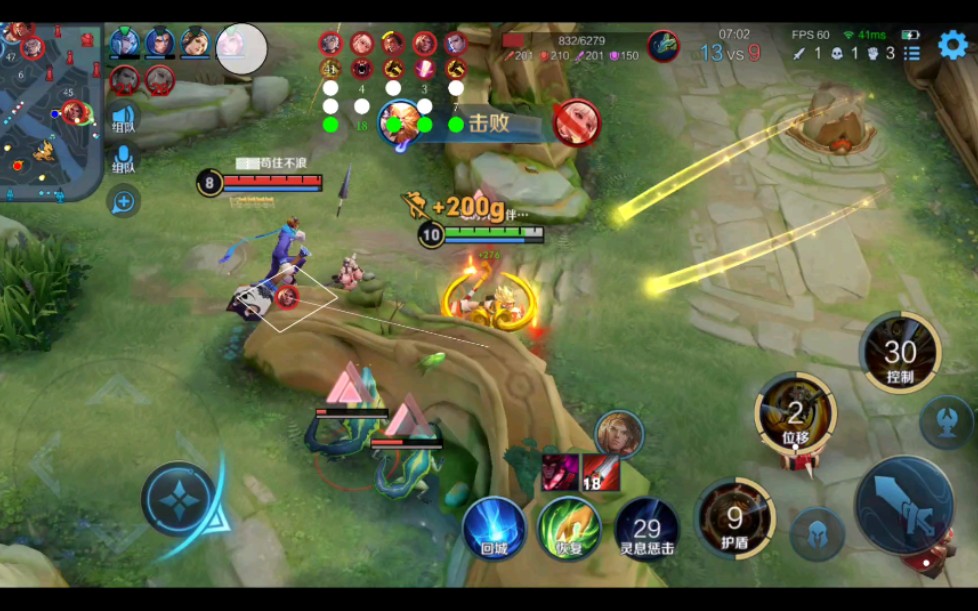Image resolution: width=978 pixels, height=611 pixels.
Task: Use the 恢复 heal ability
Action: (x=568, y=528)
